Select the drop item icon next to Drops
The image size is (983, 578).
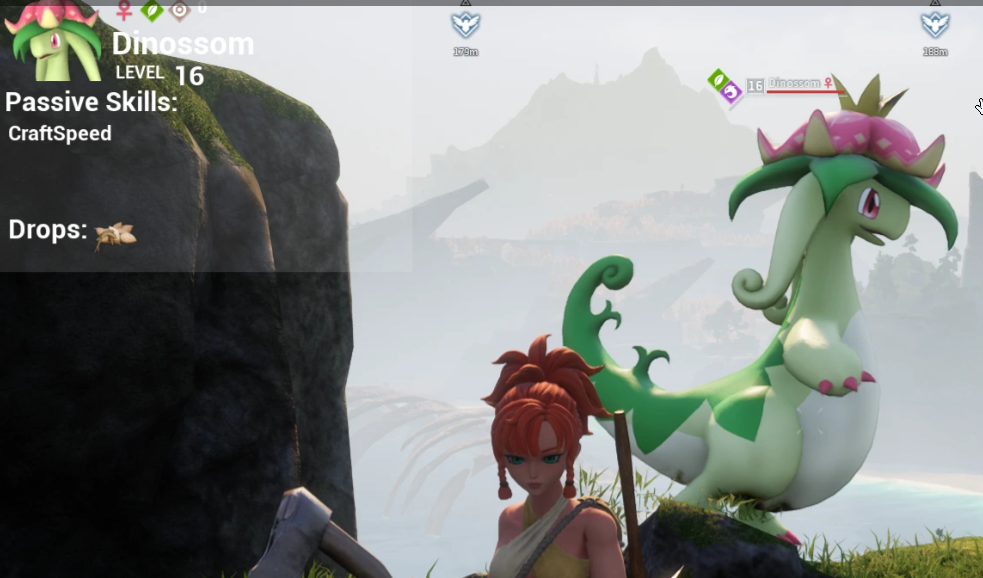click(115, 235)
